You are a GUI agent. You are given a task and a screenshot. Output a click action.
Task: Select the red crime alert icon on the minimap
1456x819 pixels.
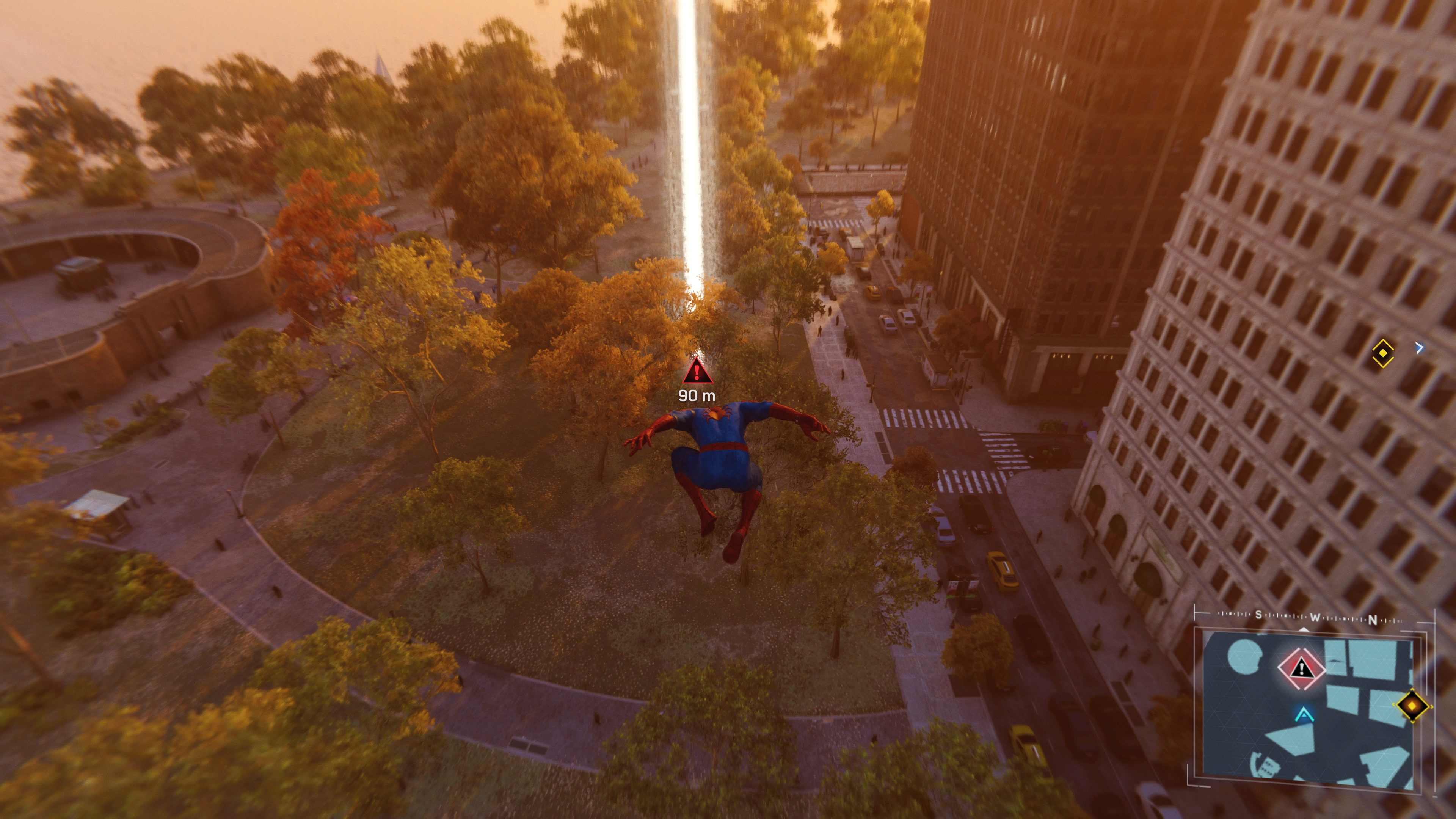pos(1302,668)
